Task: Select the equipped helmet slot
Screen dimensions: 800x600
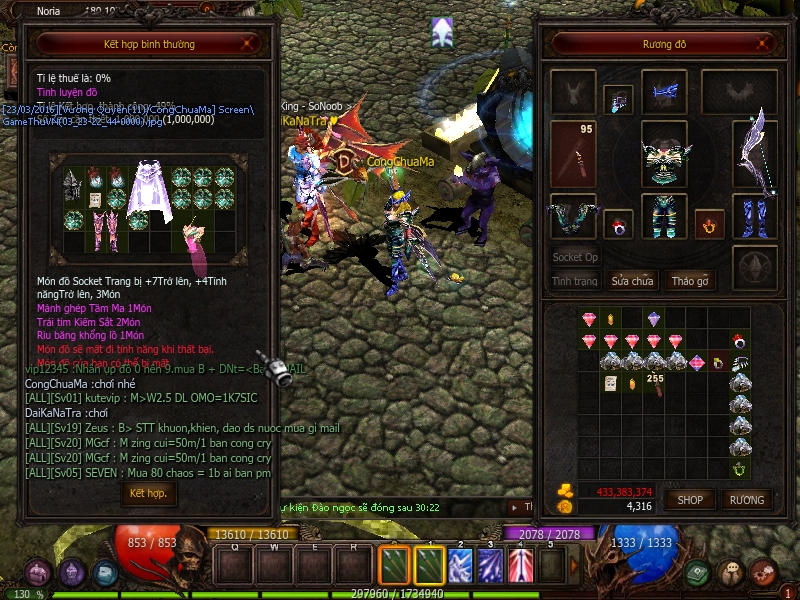Action: pyautogui.click(x=664, y=92)
